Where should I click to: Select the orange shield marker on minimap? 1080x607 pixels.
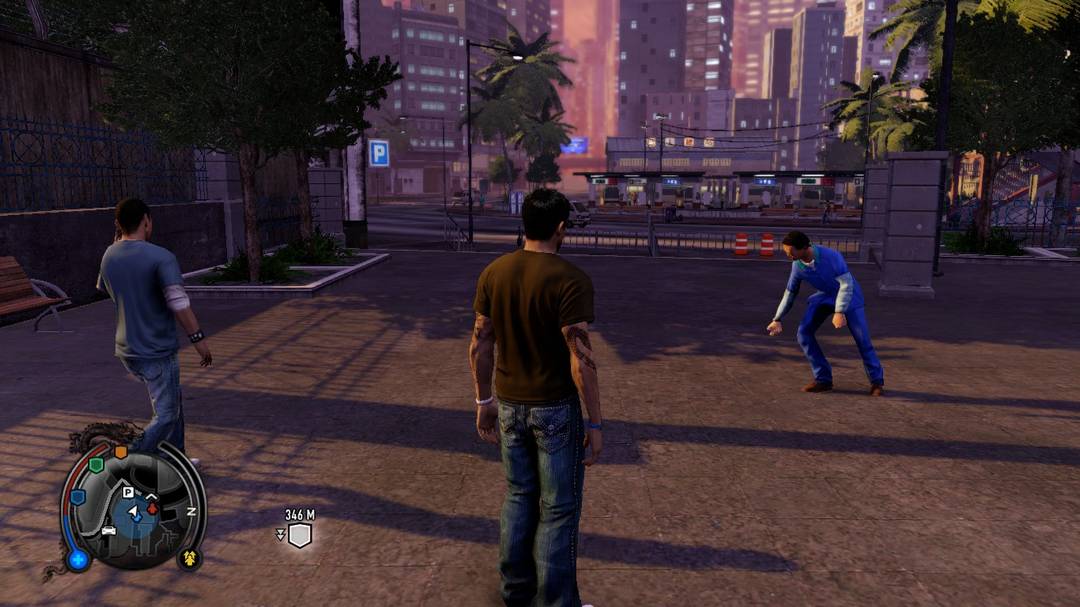121,452
